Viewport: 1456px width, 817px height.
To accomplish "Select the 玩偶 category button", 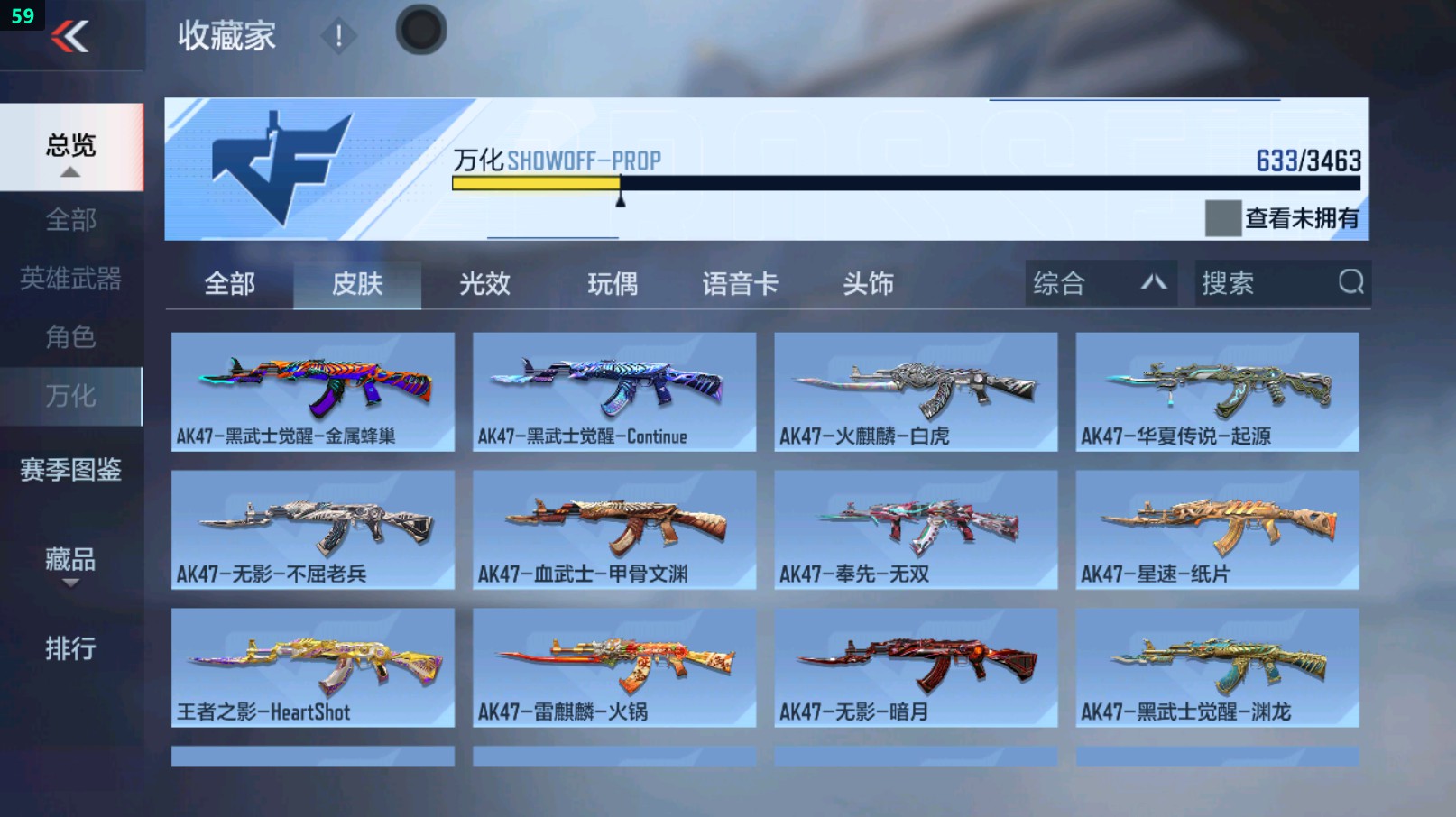I will (x=613, y=283).
